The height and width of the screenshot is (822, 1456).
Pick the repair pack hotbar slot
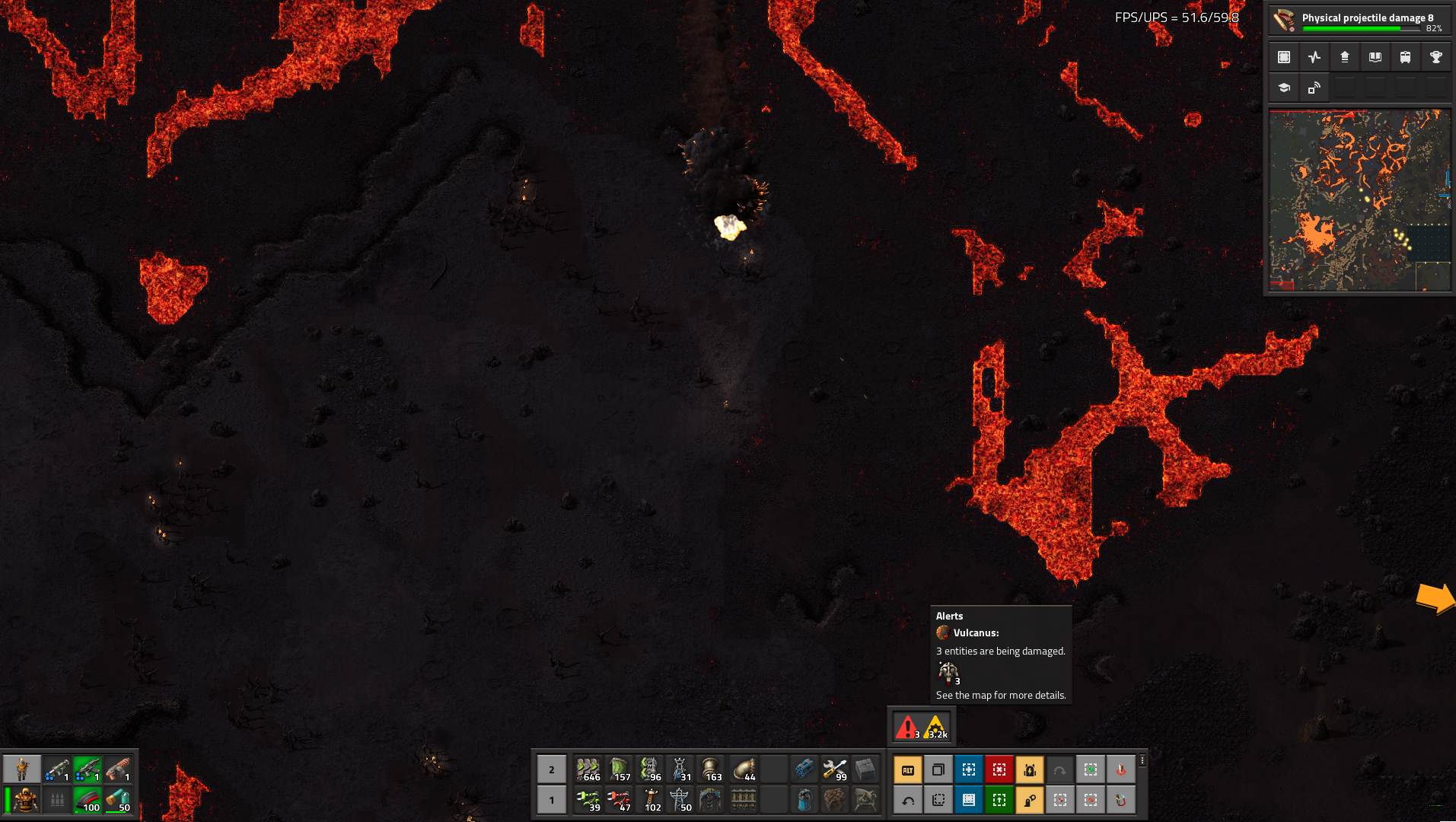pyautogui.click(x=834, y=769)
